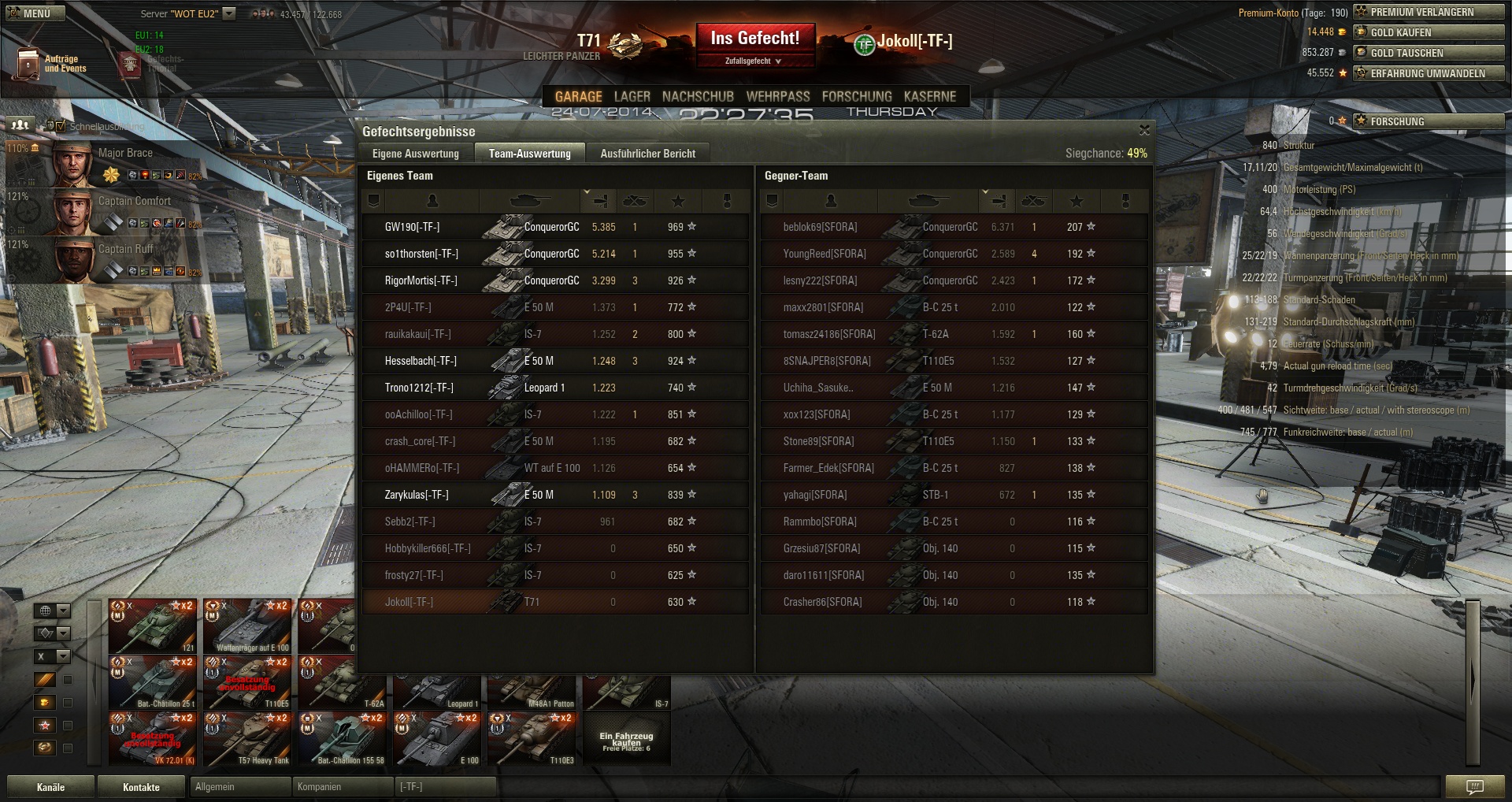Open the Kontakte list
Screen dimensions: 1512x802
click(141, 787)
